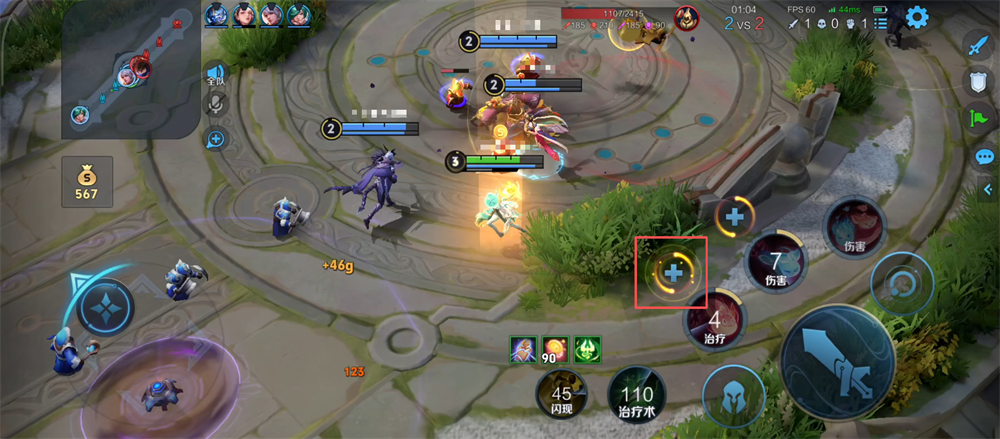Open the quick message plus bubble
1000x439 pixels.
215,138
